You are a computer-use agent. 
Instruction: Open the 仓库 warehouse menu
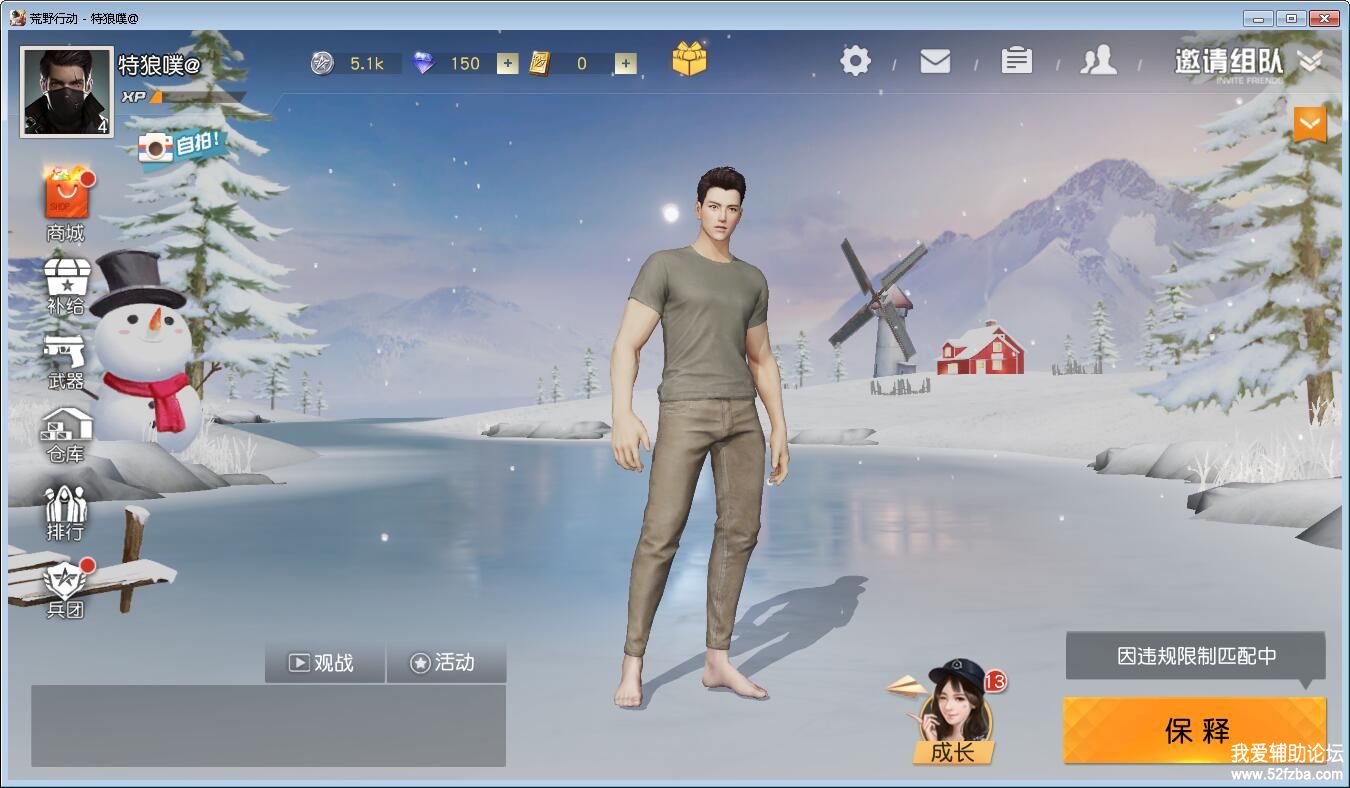66,433
